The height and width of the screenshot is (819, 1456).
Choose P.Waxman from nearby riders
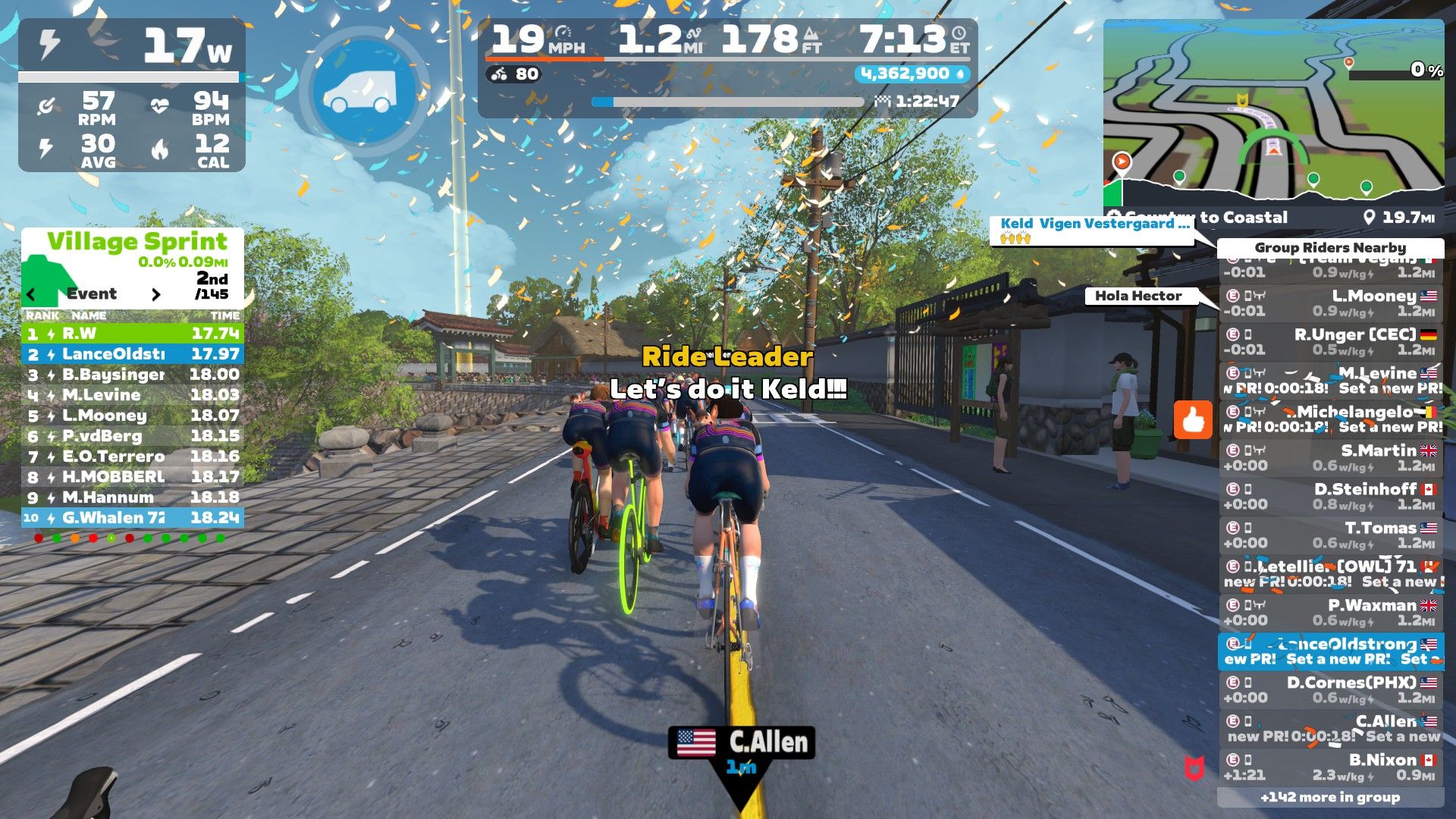tap(1331, 613)
